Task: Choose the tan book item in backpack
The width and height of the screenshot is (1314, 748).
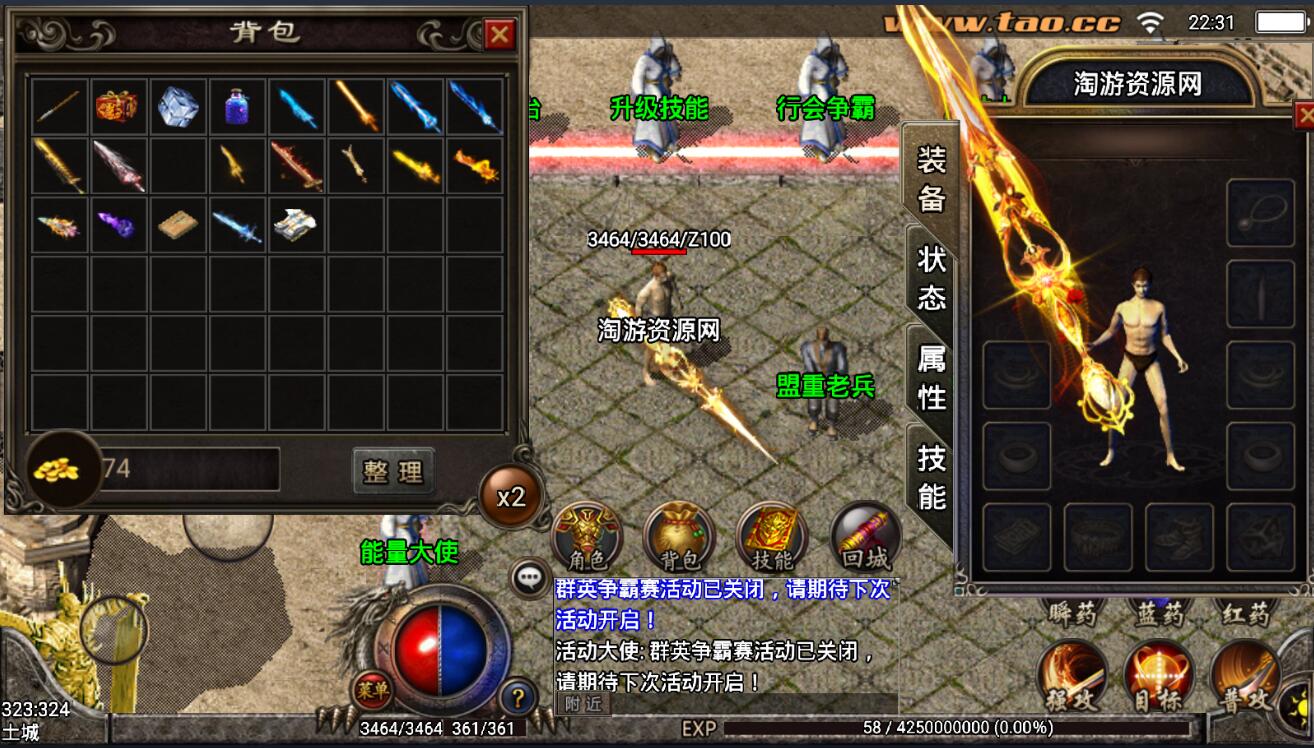Action: [177, 224]
